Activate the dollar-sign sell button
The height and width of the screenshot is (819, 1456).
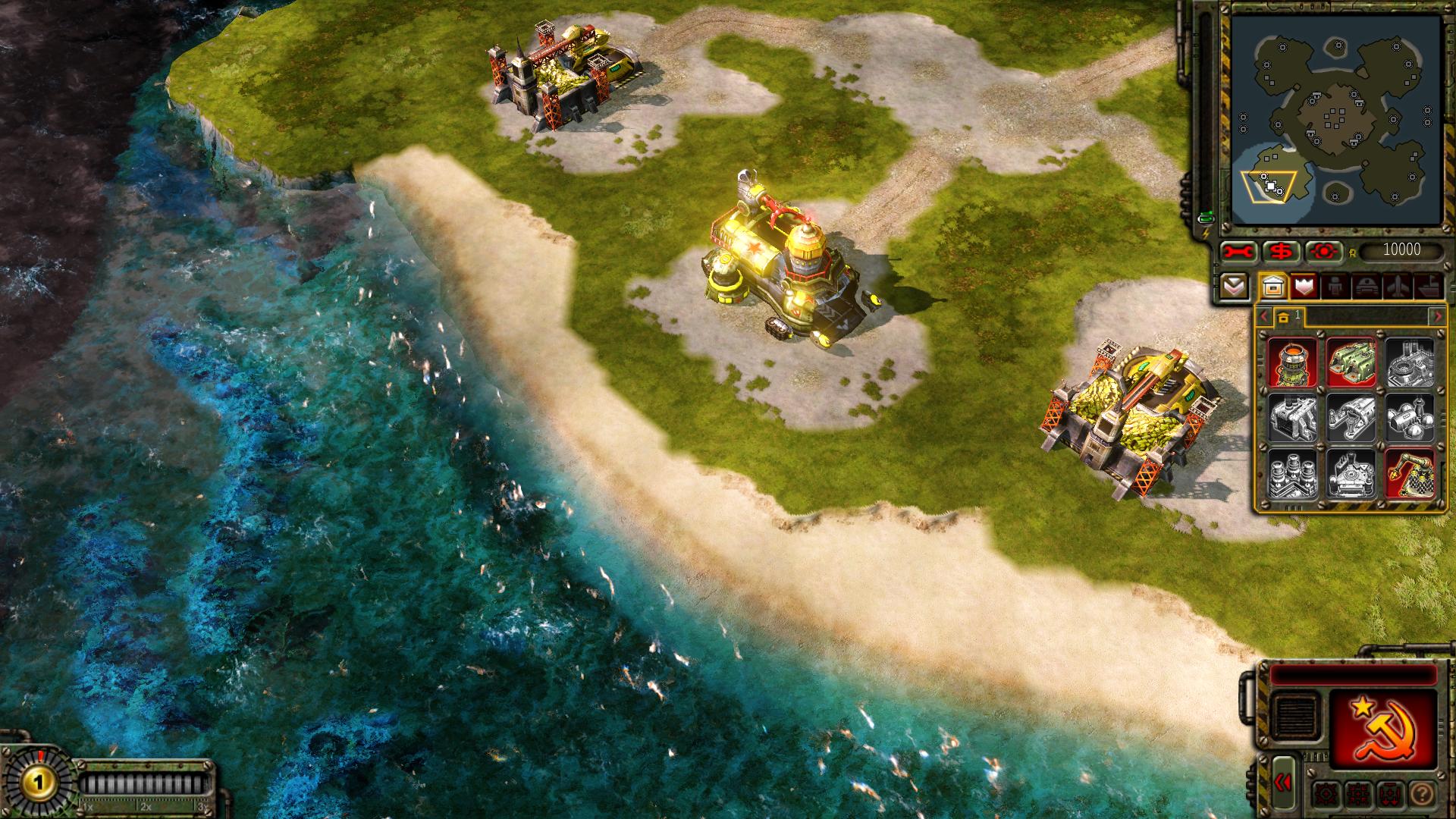(x=1282, y=251)
